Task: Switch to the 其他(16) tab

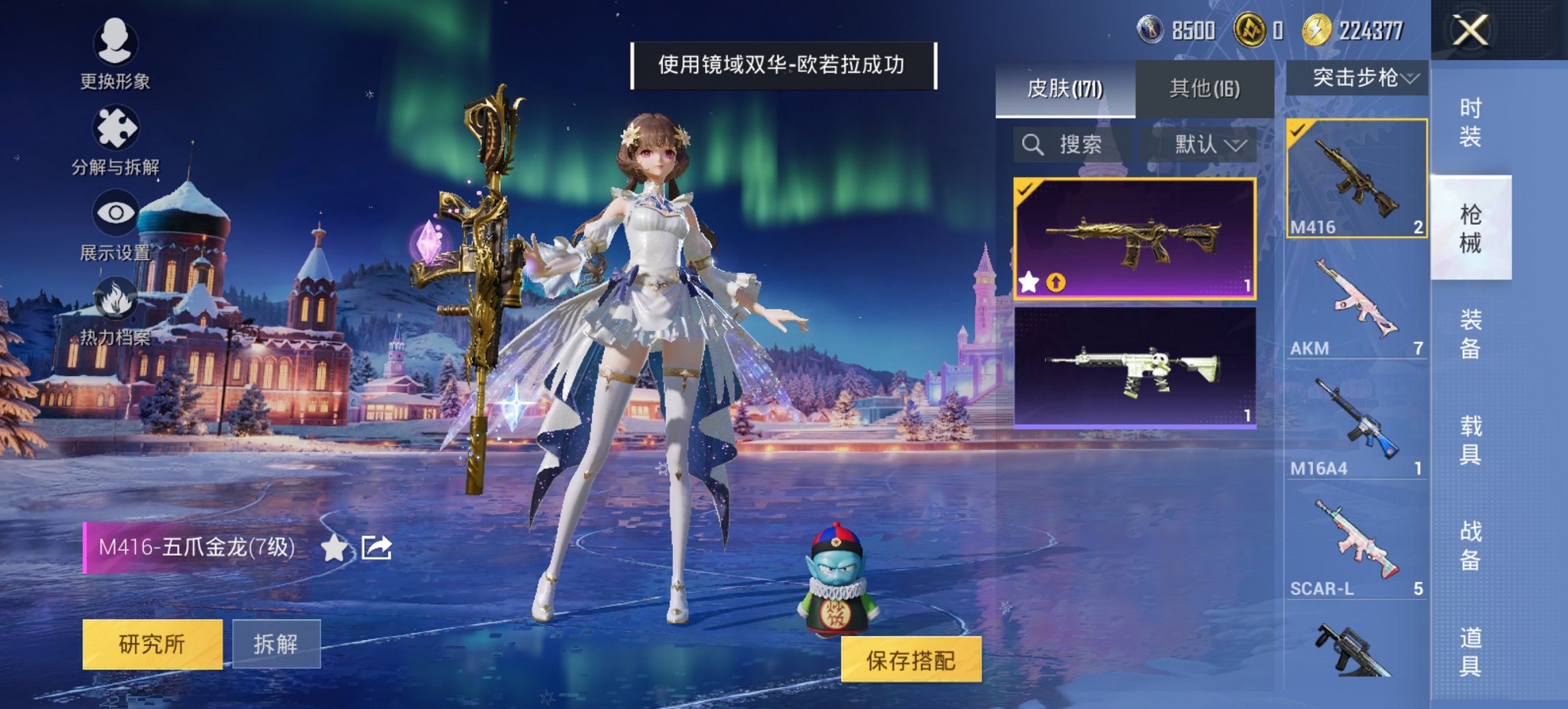Action: tap(1206, 88)
